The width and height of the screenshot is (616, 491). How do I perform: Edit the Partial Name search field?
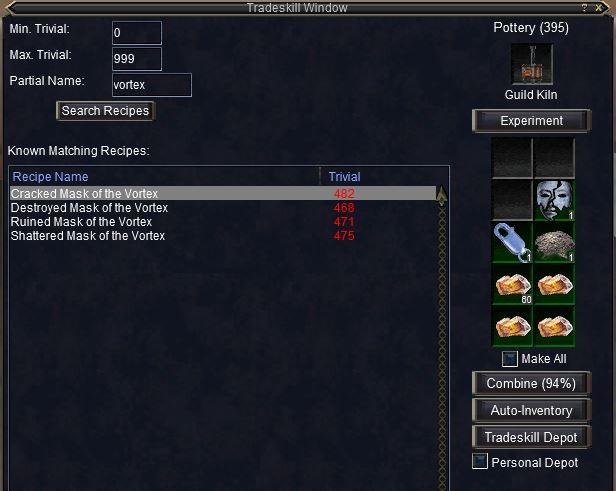tap(150, 85)
